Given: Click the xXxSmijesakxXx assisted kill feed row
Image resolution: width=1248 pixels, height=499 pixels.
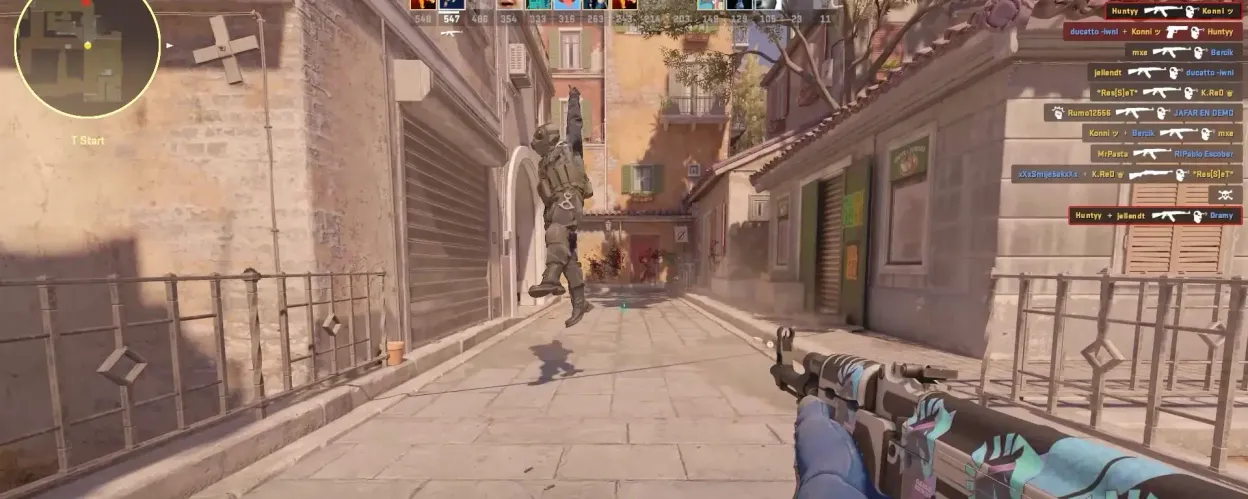Looking at the screenshot, I should [x=1126, y=174].
